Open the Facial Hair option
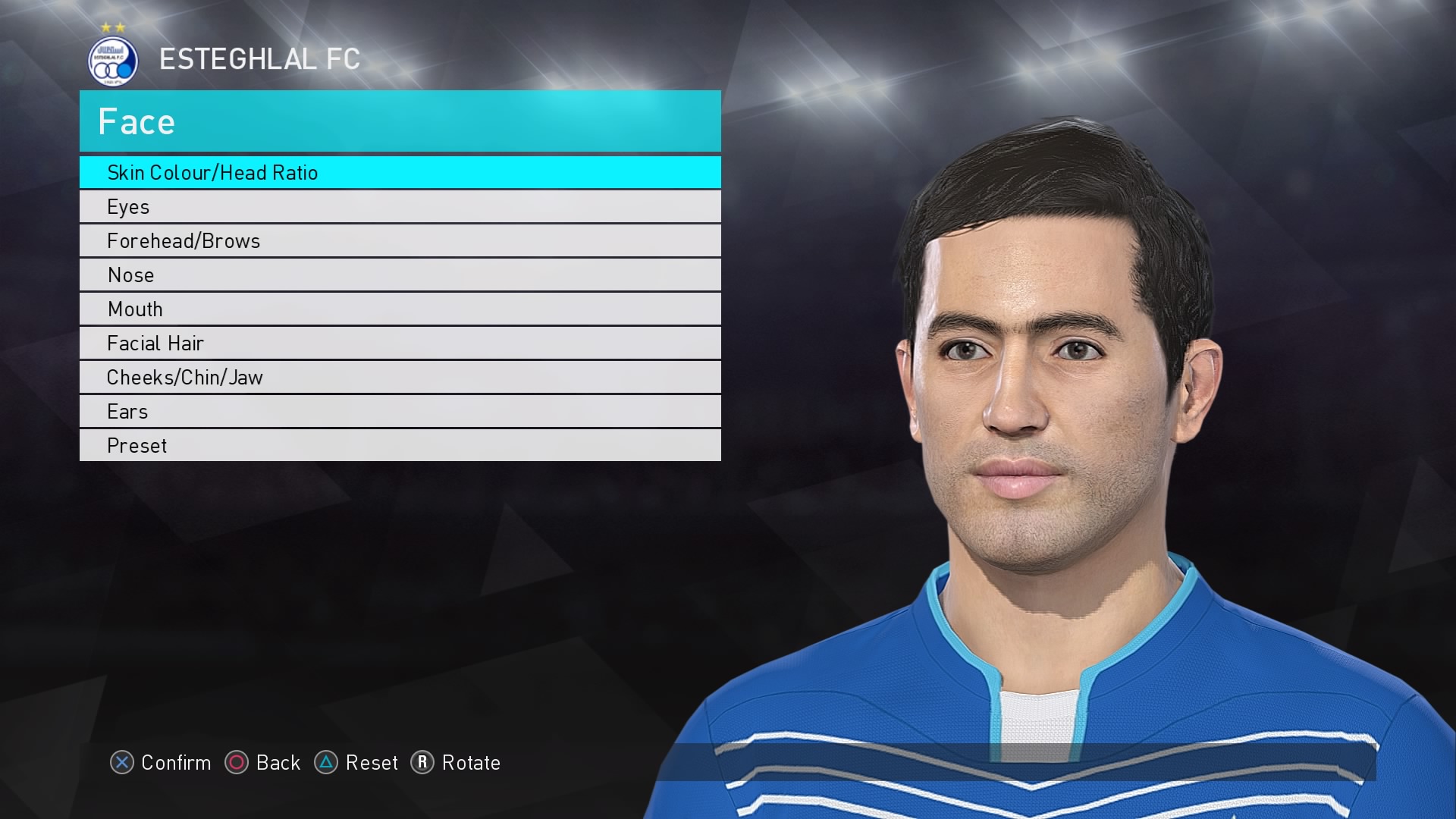1456x819 pixels. pyautogui.click(x=155, y=343)
